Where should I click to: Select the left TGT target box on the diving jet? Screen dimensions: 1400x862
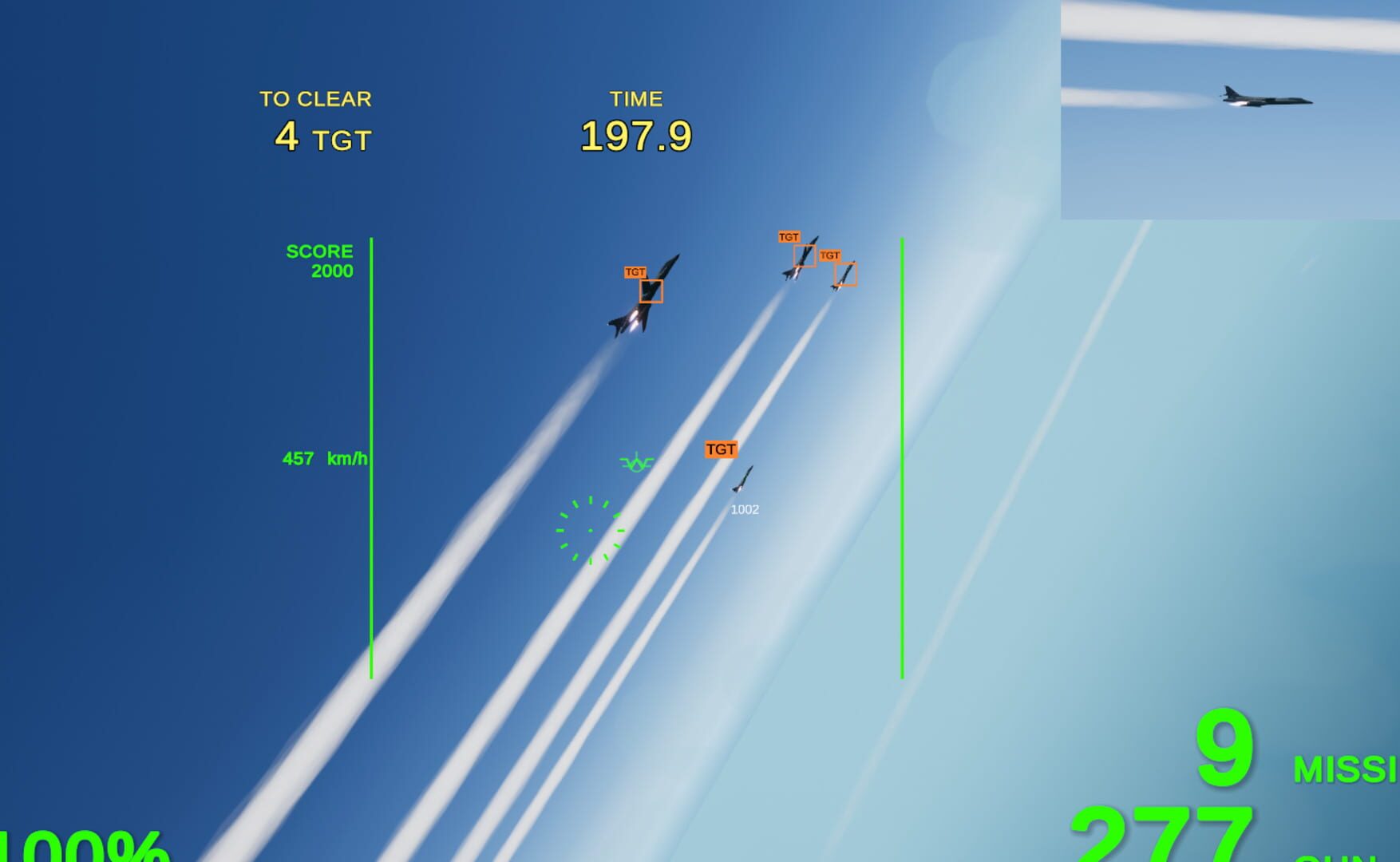[x=651, y=292]
